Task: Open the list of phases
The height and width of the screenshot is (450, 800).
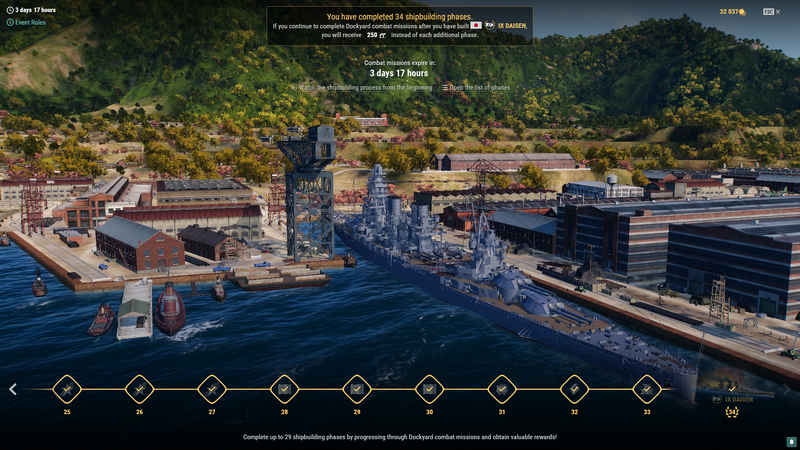Action: (477, 88)
